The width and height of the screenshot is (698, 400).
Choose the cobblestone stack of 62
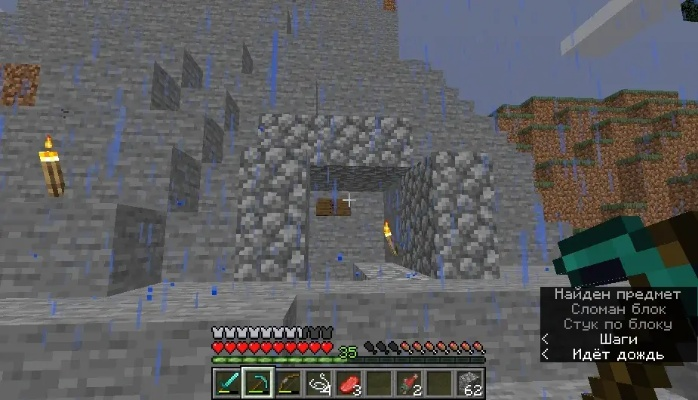click(x=473, y=382)
